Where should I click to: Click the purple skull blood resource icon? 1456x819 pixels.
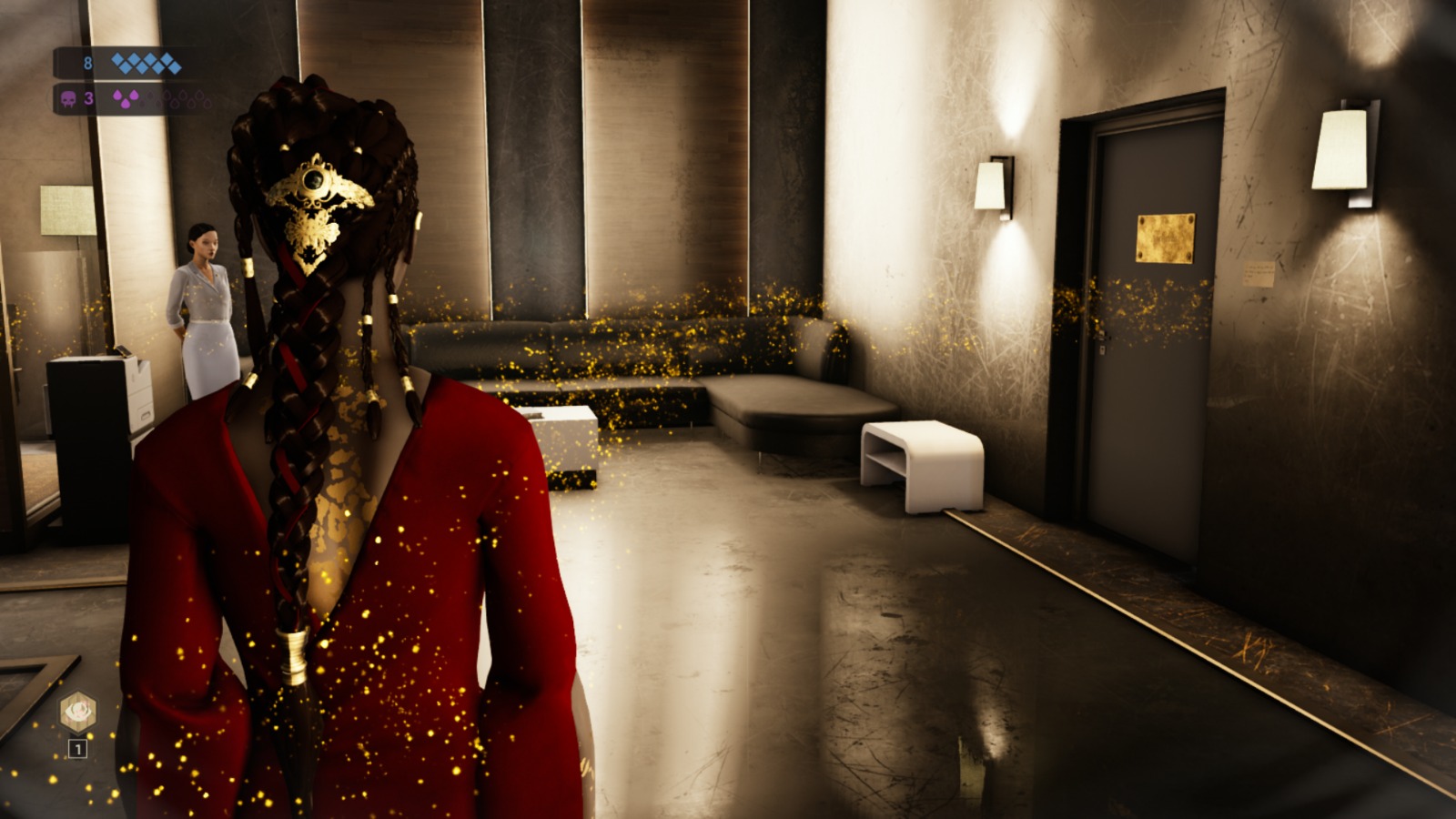[x=69, y=98]
